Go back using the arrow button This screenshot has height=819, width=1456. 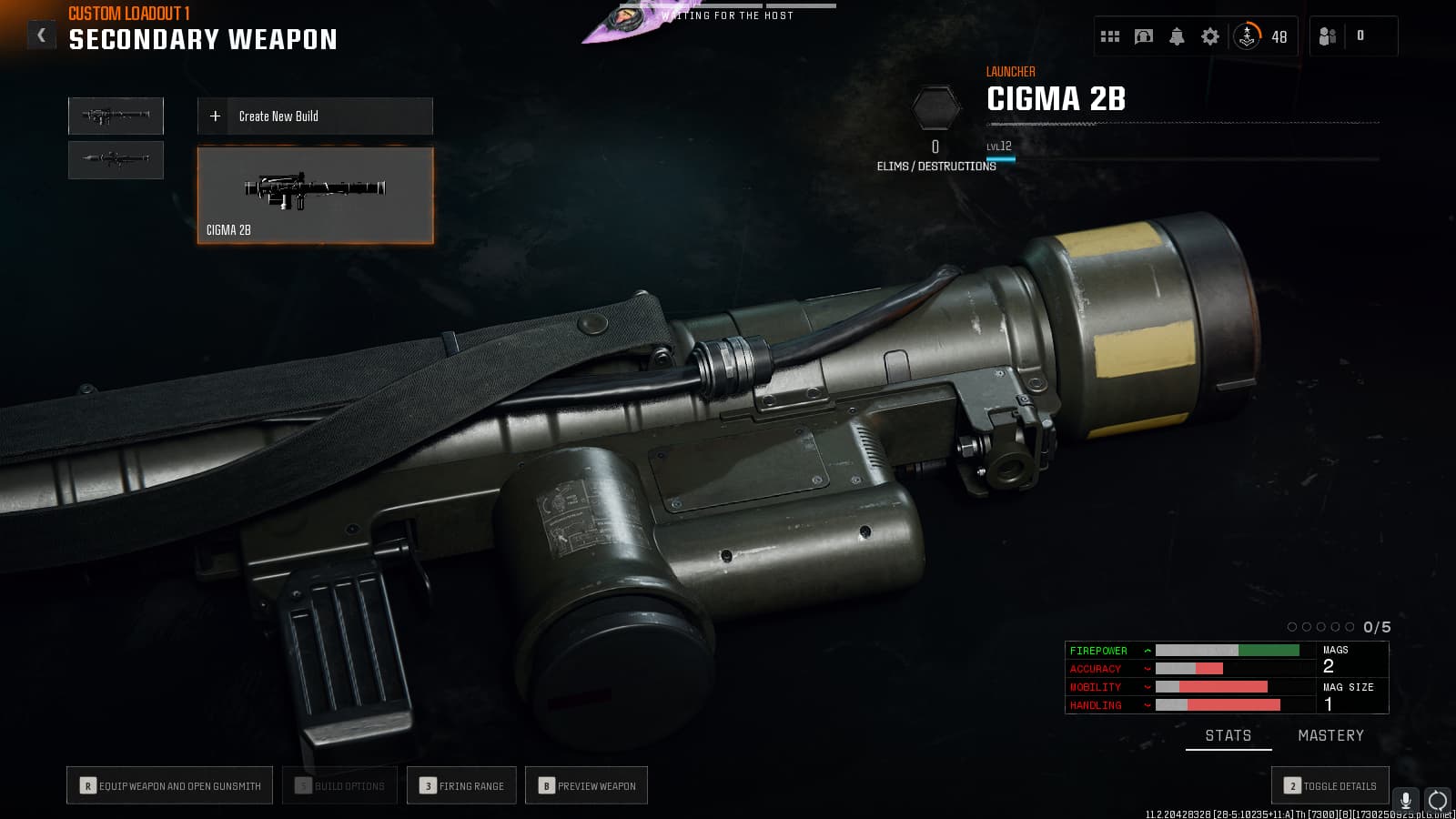tap(41, 35)
